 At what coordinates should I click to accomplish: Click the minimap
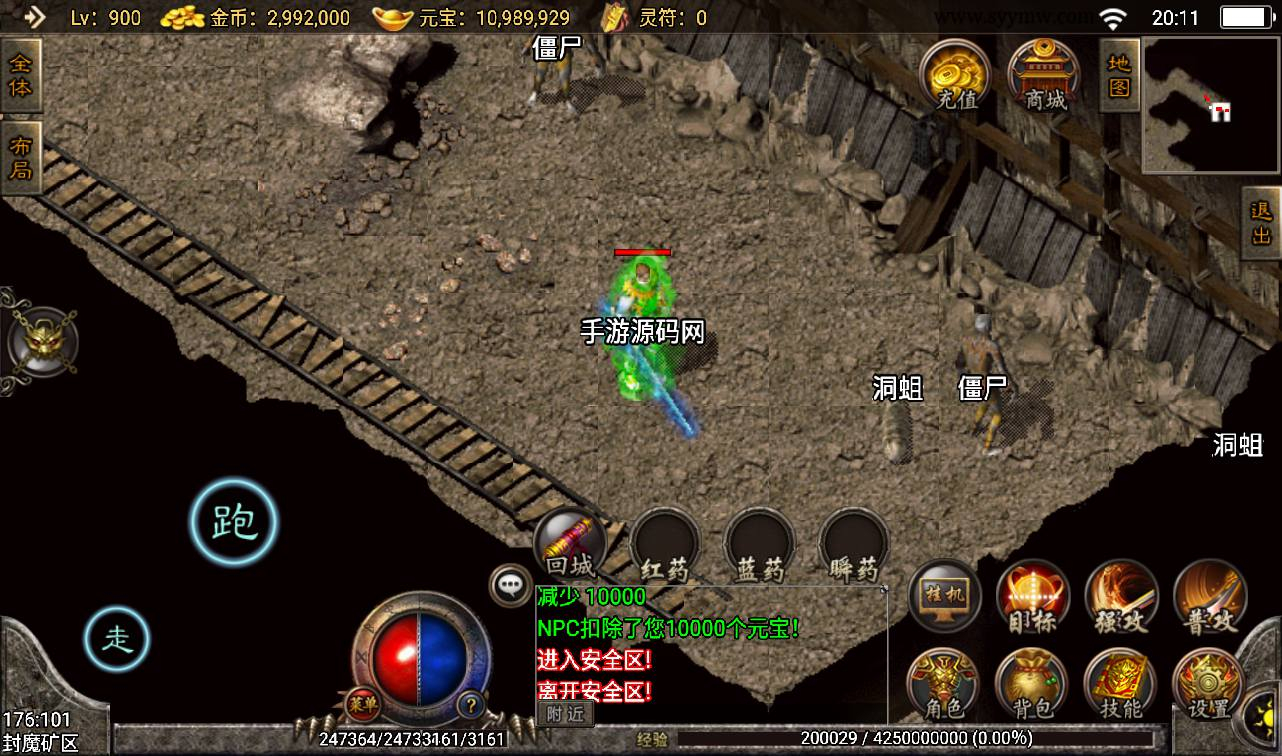pyautogui.click(x=1210, y=106)
